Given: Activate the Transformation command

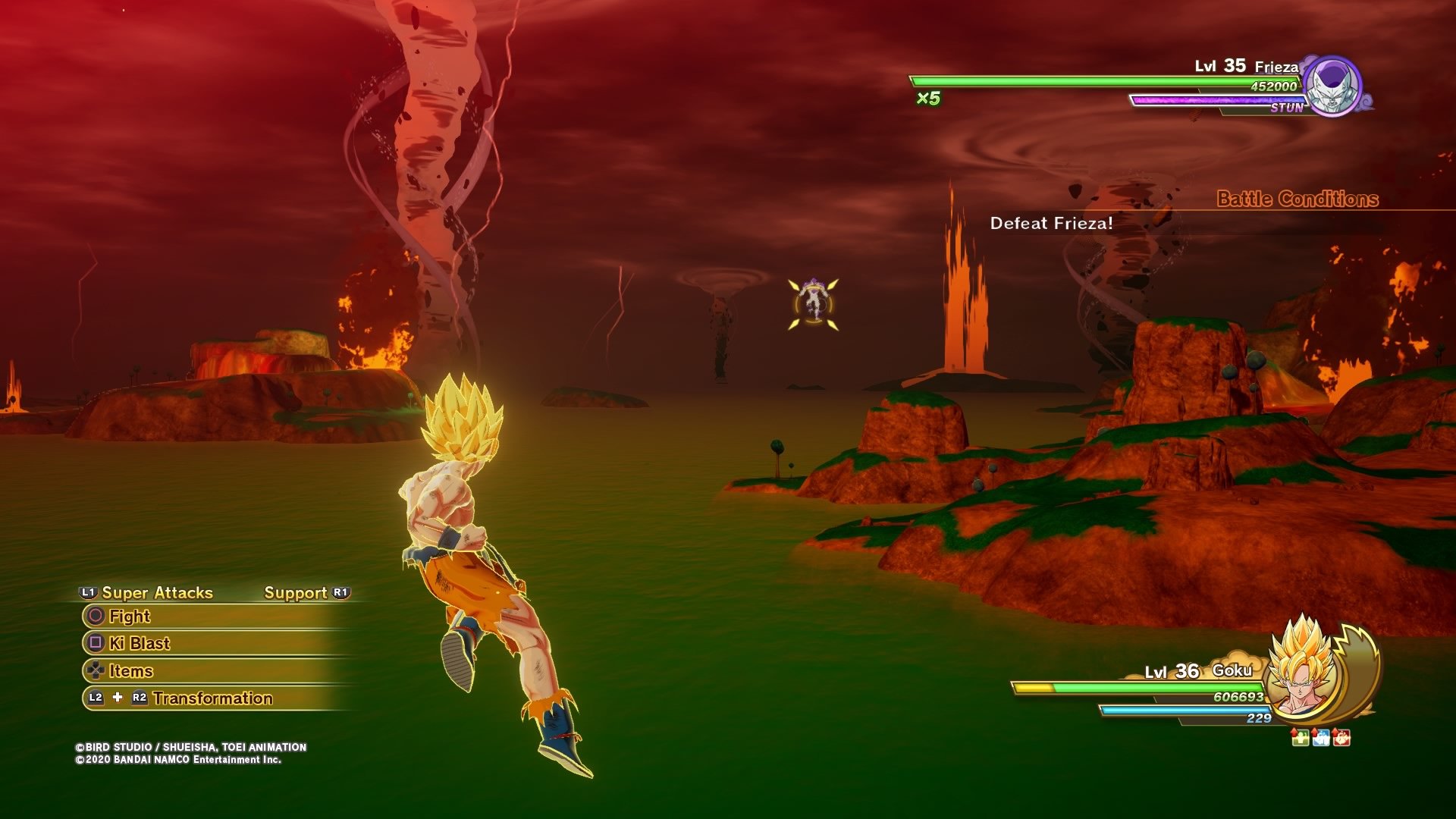Looking at the screenshot, I should click(212, 698).
